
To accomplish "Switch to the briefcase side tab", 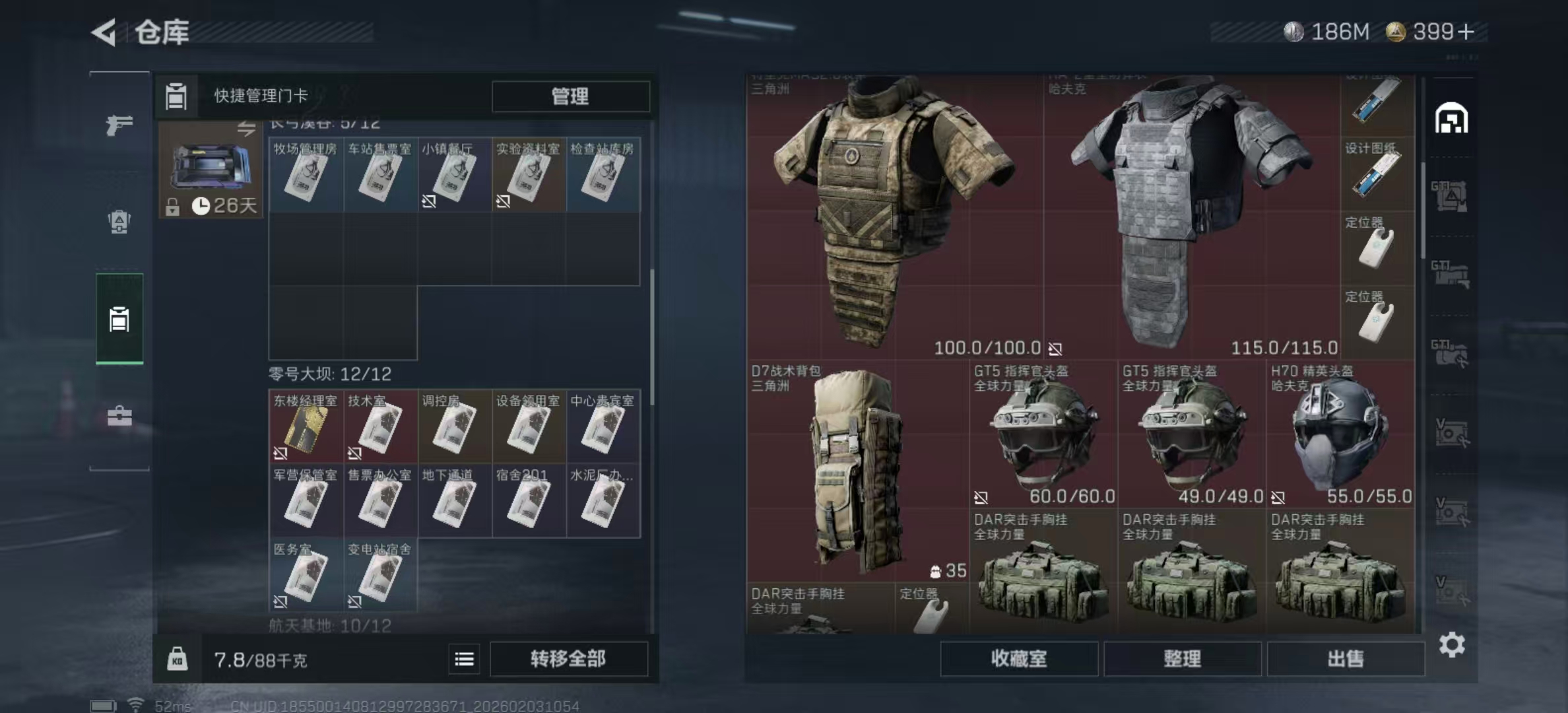I will click(119, 417).
